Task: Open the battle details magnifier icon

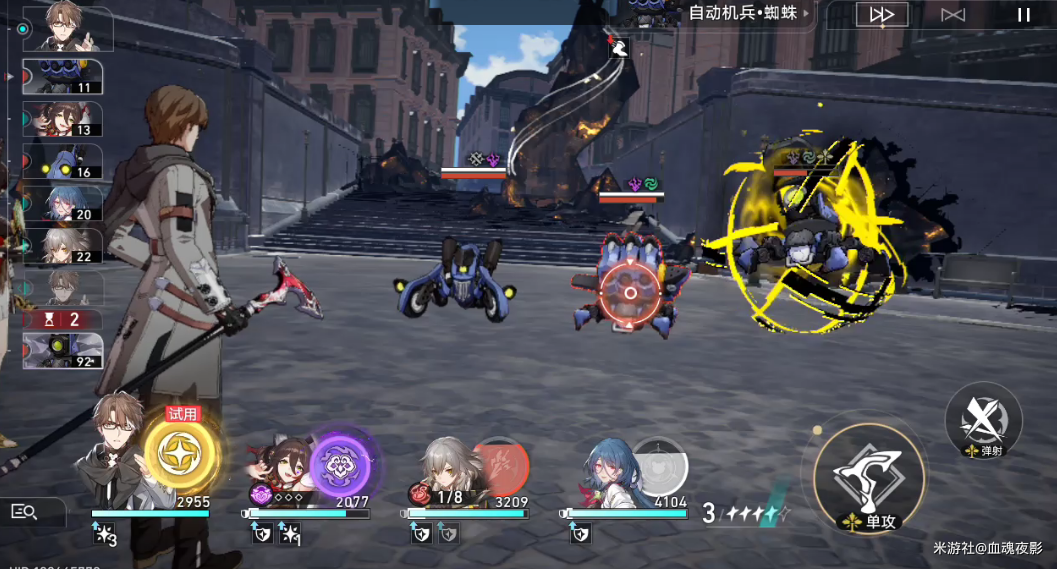Action: tap(24, 513)
